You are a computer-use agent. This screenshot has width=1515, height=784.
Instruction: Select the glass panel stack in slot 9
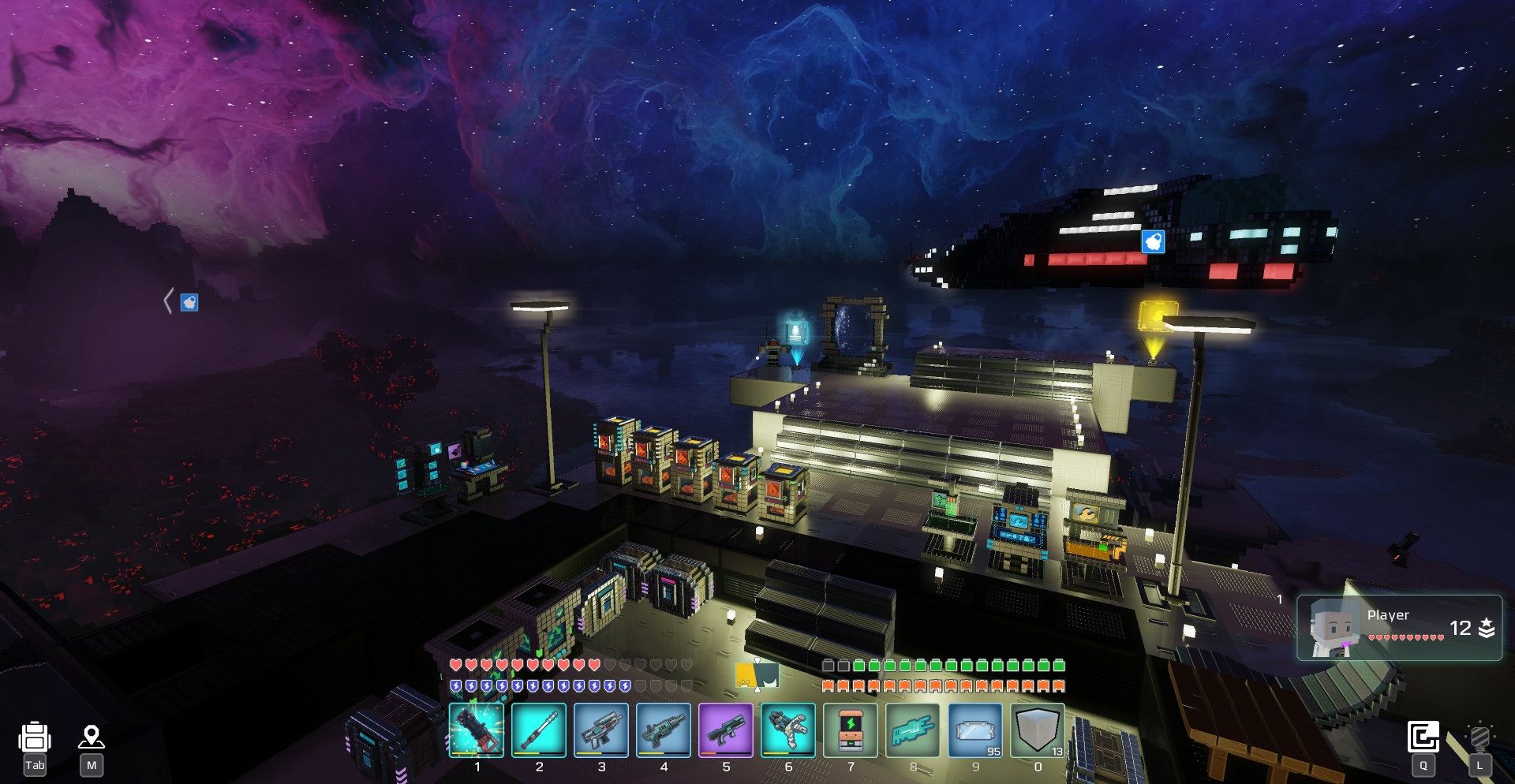(x=975, y=730)
